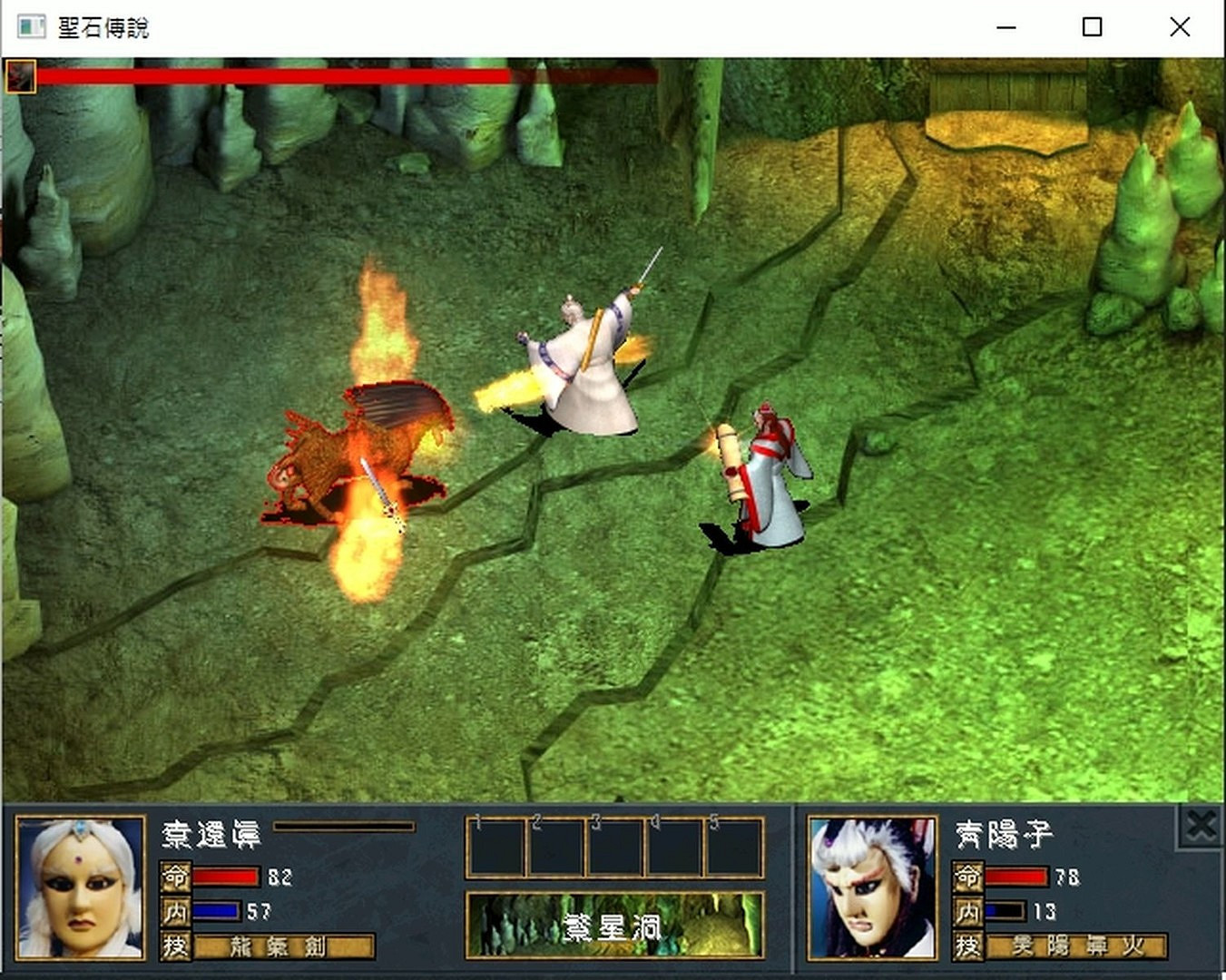Click the 内 (energy) icon on 青陽子's panel
Image resolution: width=1226 pixels, height=980 pixels.
[968, 912]
